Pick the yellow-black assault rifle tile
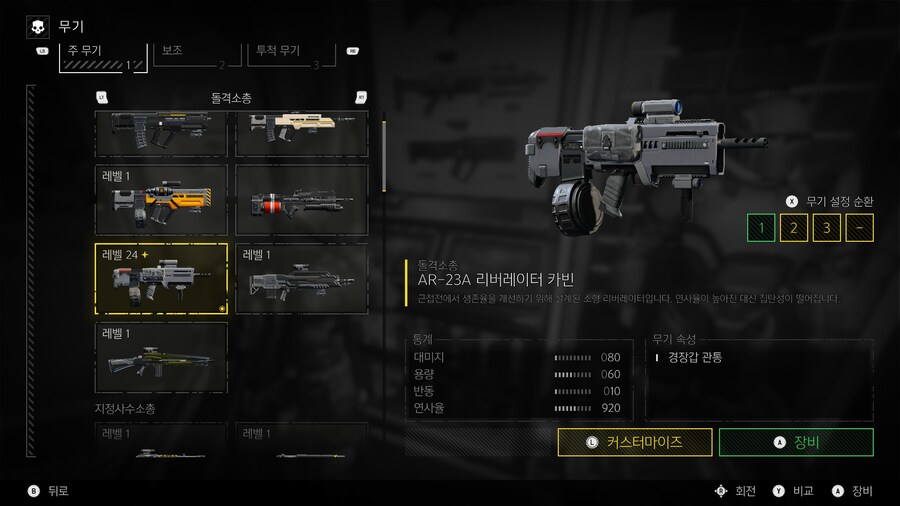 click(x=161, y=200)
